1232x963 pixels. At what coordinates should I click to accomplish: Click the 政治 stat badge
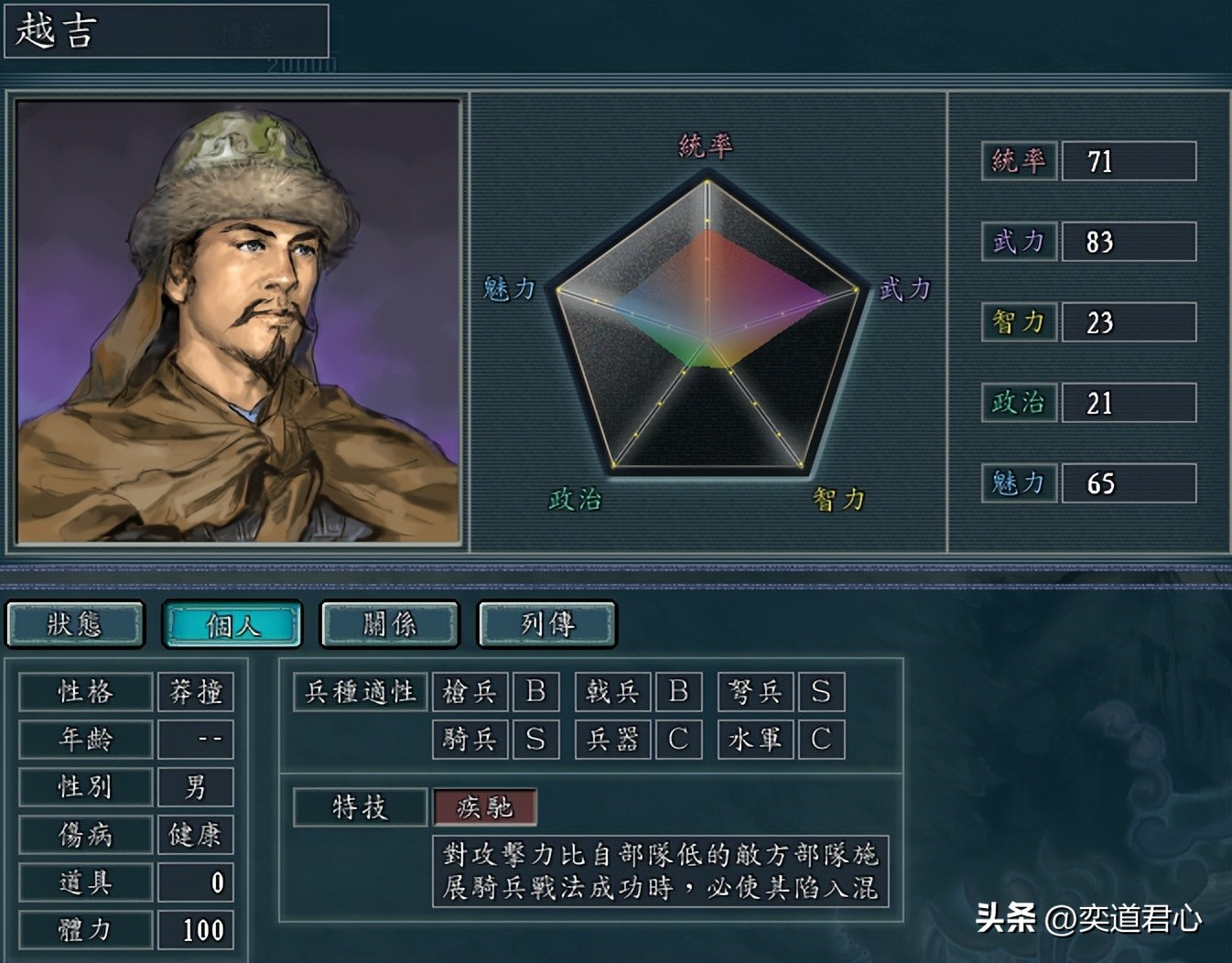[x=1018, y=403]
